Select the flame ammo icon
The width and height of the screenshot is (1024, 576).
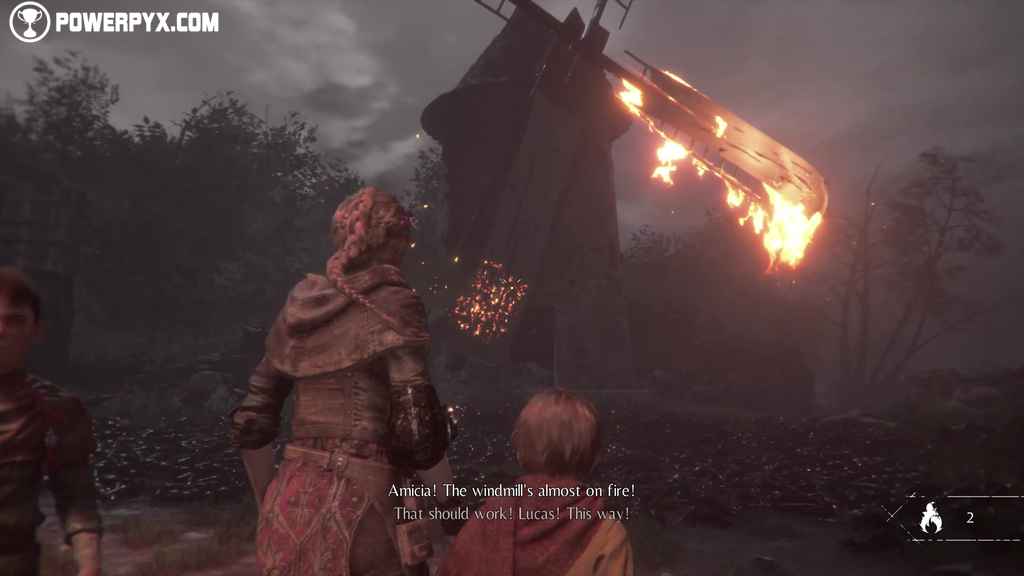pyautogui.click(x=930, y=518)
